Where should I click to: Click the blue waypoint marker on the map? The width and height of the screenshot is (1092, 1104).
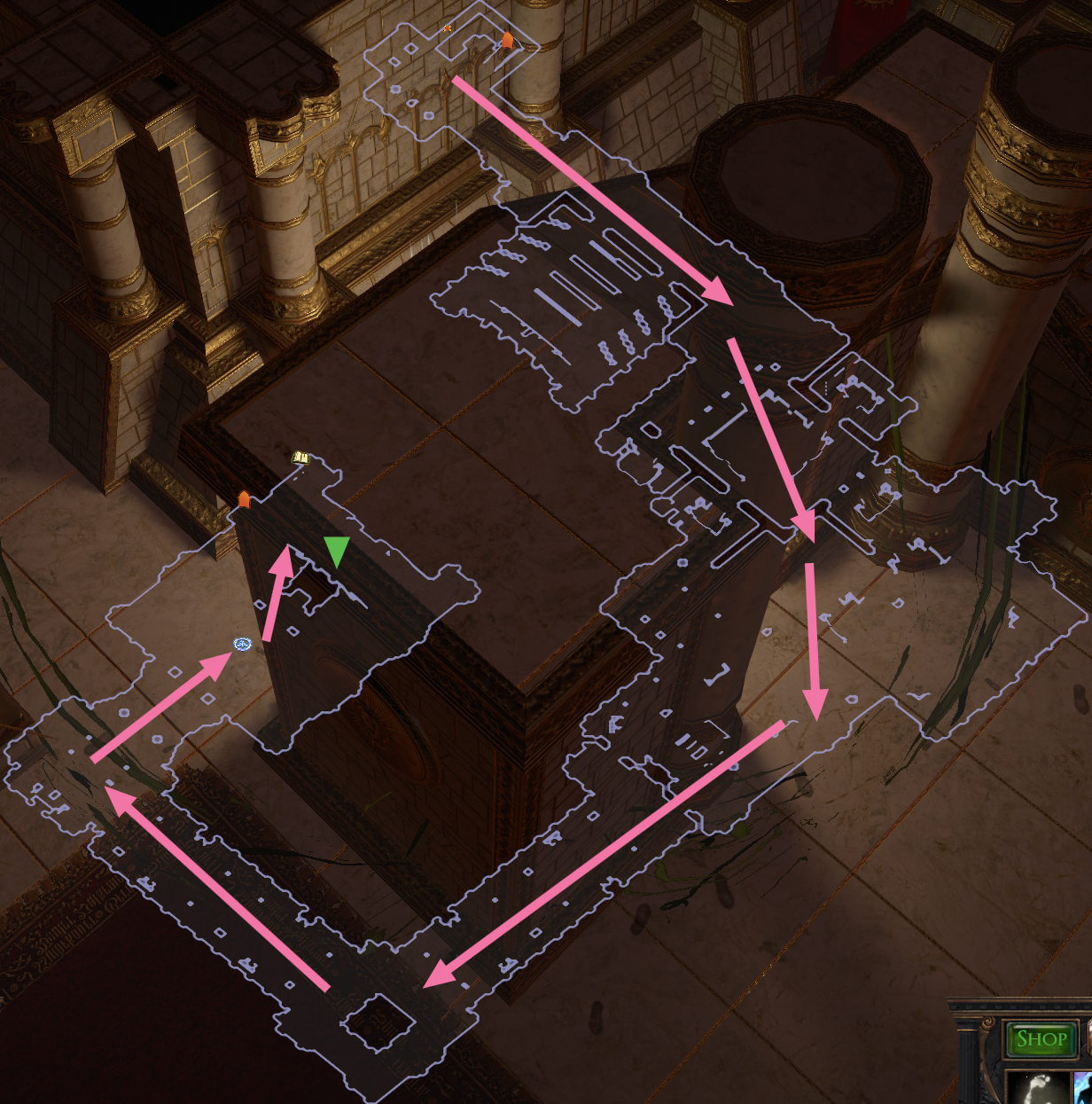[243, 643]
